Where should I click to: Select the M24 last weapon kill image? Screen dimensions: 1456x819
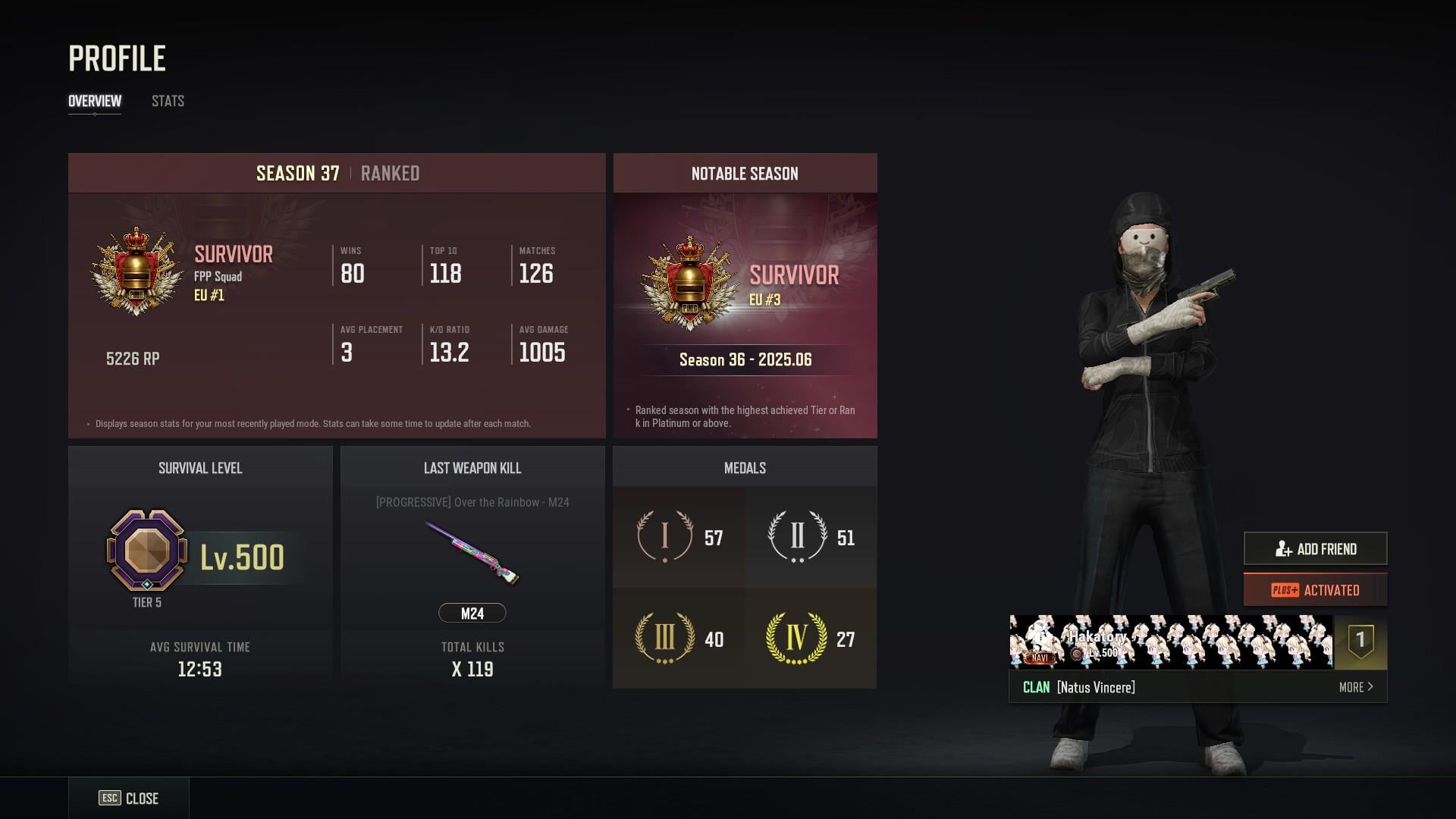472,552
